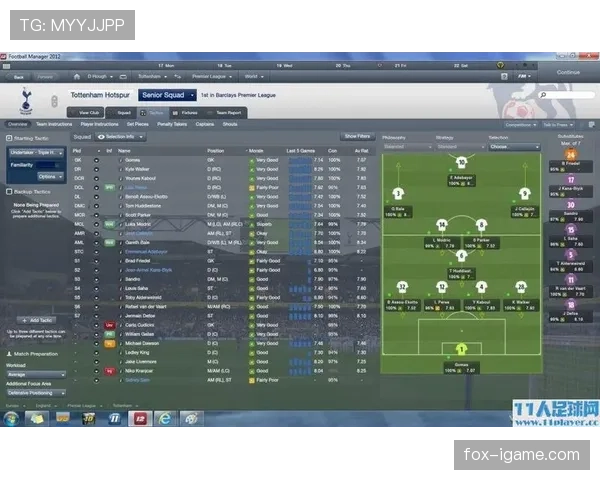Screen dimensions: 600x480
Task: Open the Penalty Takers section
Action: [x=172, y=124]
